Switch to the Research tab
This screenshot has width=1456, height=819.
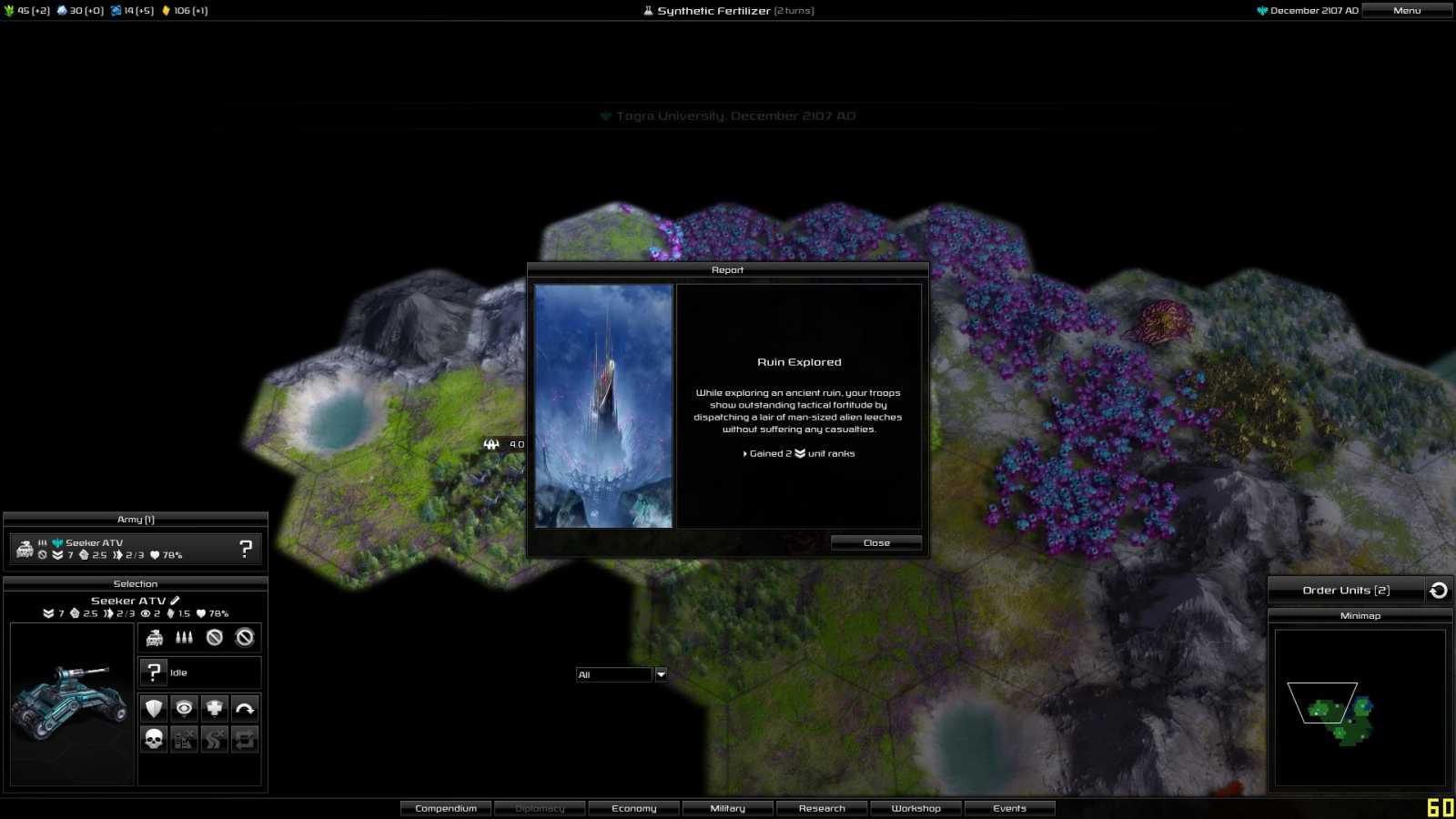point(821,807)
